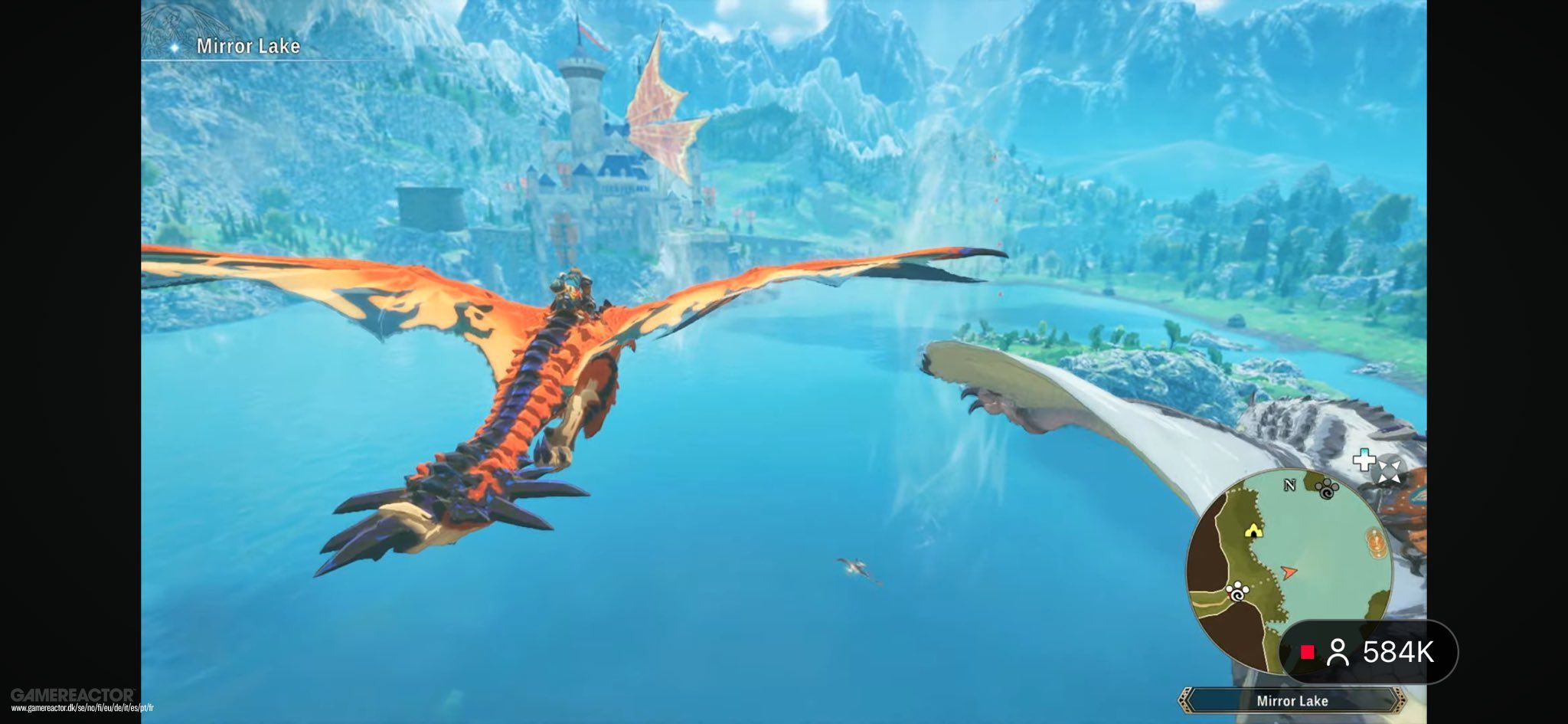Click the orange player arrow on the minimap
Image resolution: width=1568 pixels, height=724 pixels.
pyautogui.click(x=1289, y=572)
